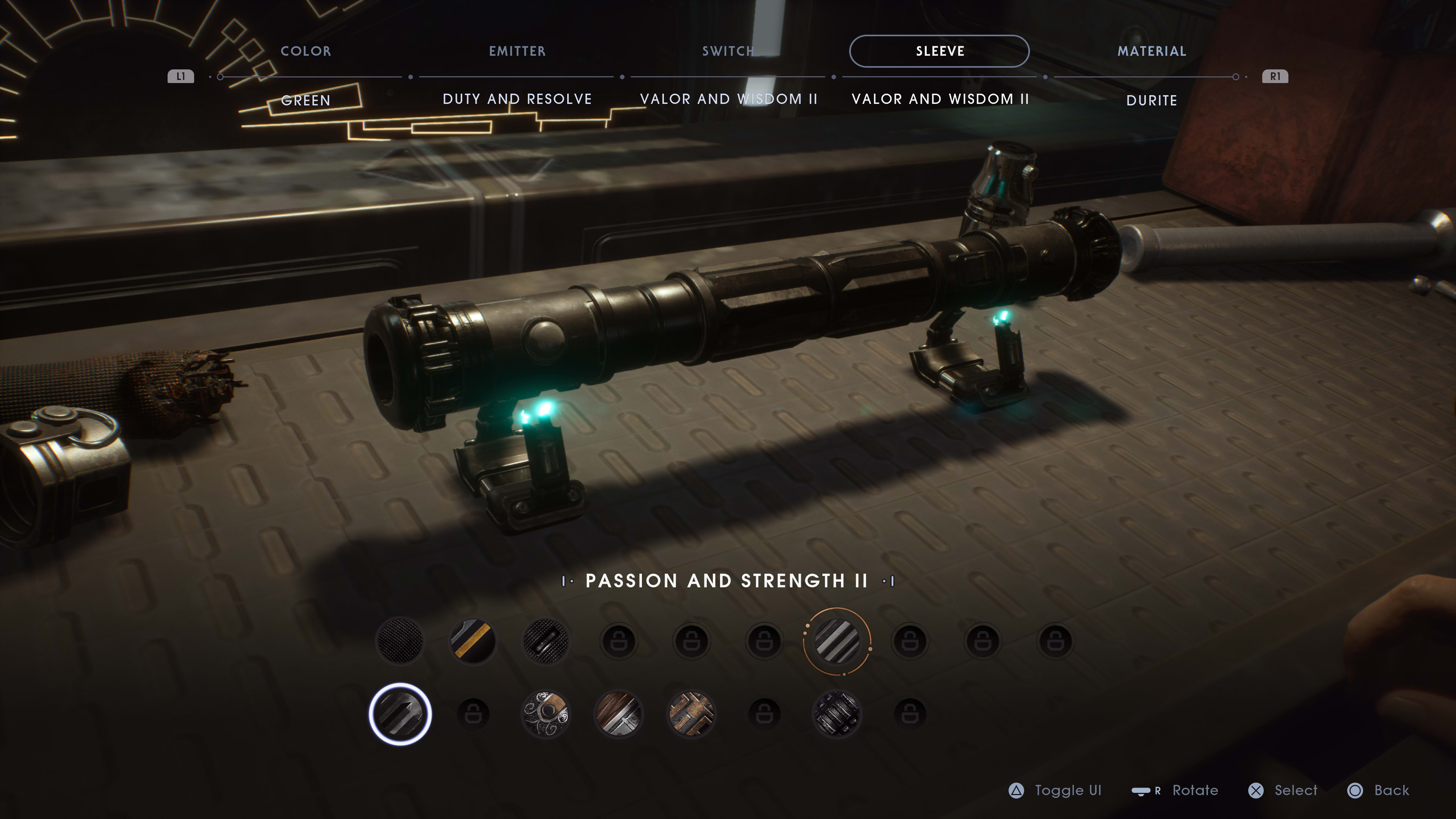
Task: Pick the ornate silver filigree sleeve
Action: coord(546,714)
